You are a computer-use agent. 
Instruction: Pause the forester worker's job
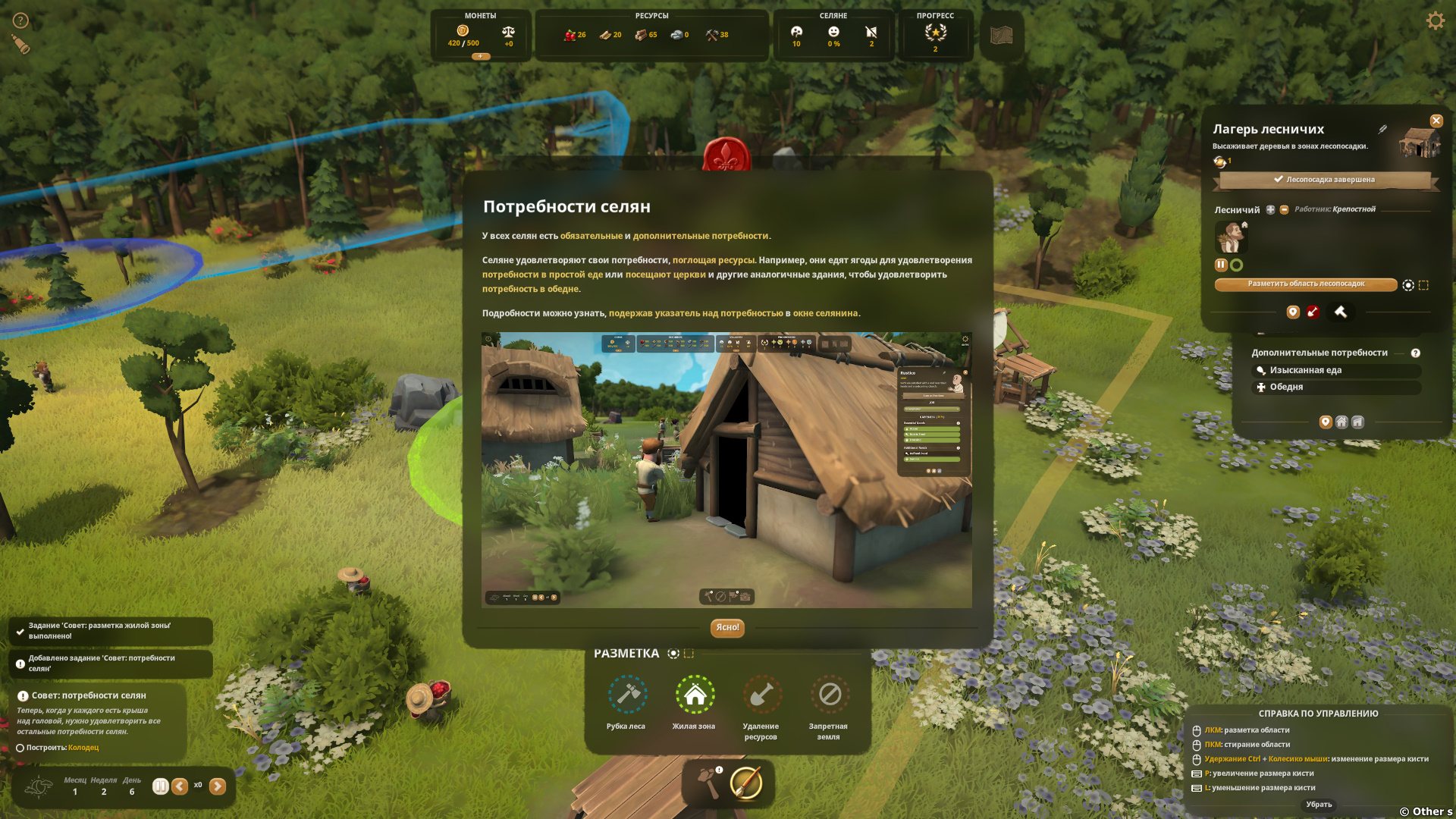(1221, 265)
